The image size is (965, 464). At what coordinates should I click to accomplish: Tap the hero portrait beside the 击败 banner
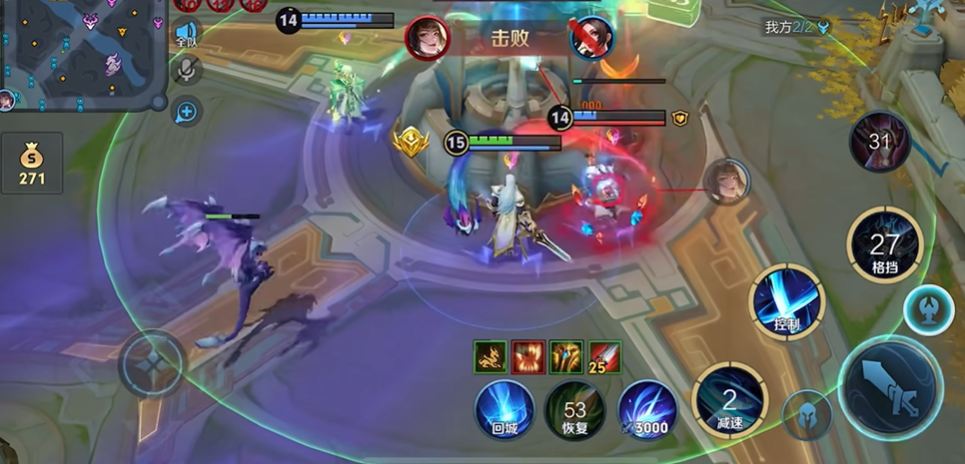[428, 38]
